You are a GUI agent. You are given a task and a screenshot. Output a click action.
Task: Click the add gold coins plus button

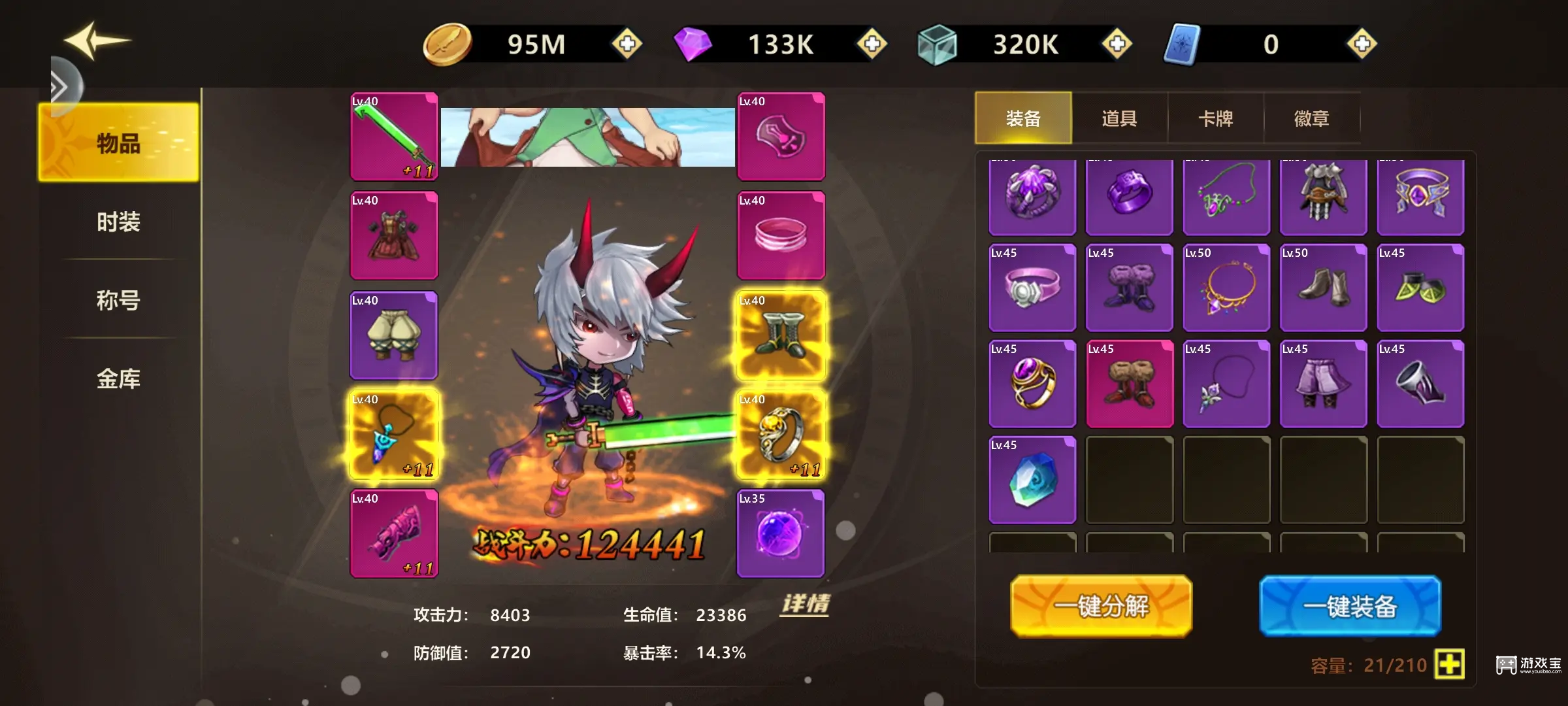pyautogui.click(x=625, y=44)
